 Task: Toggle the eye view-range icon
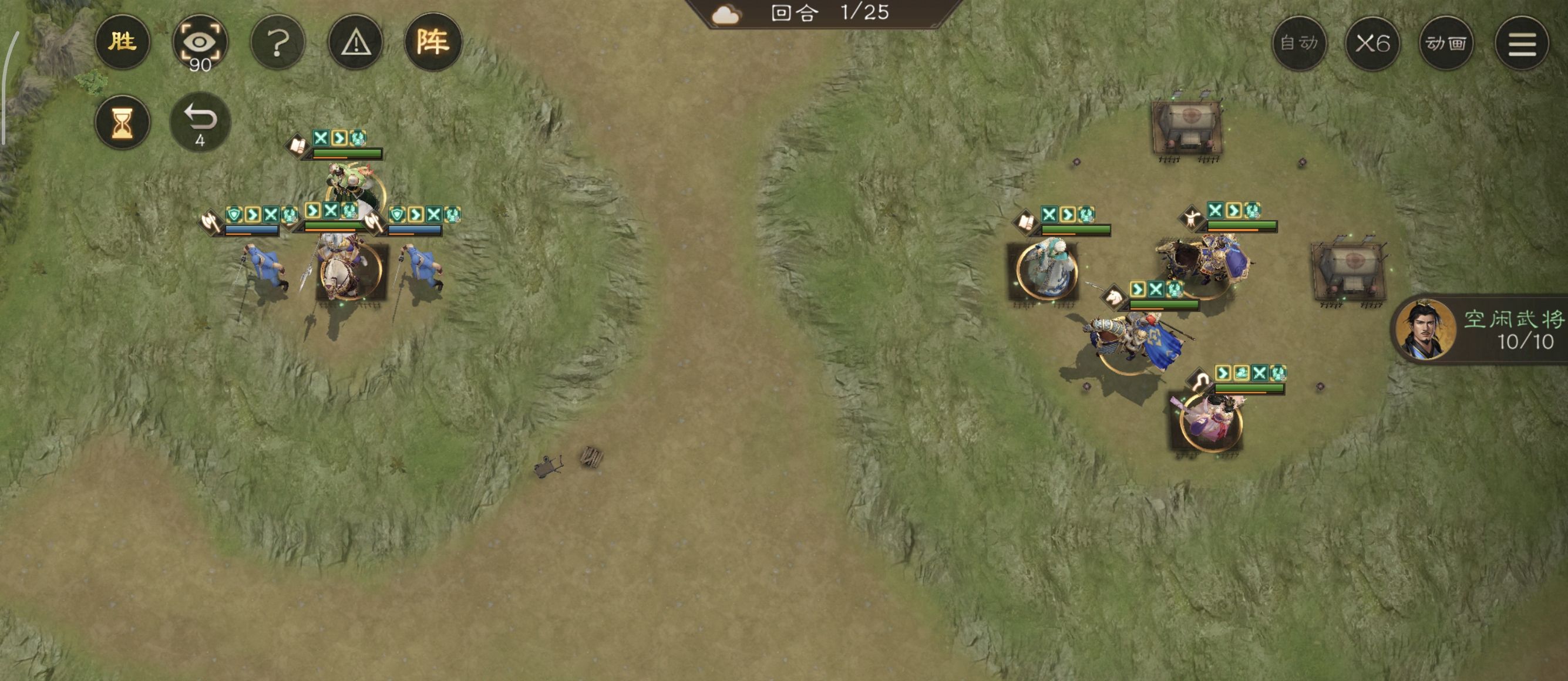(x=200, y=42)
